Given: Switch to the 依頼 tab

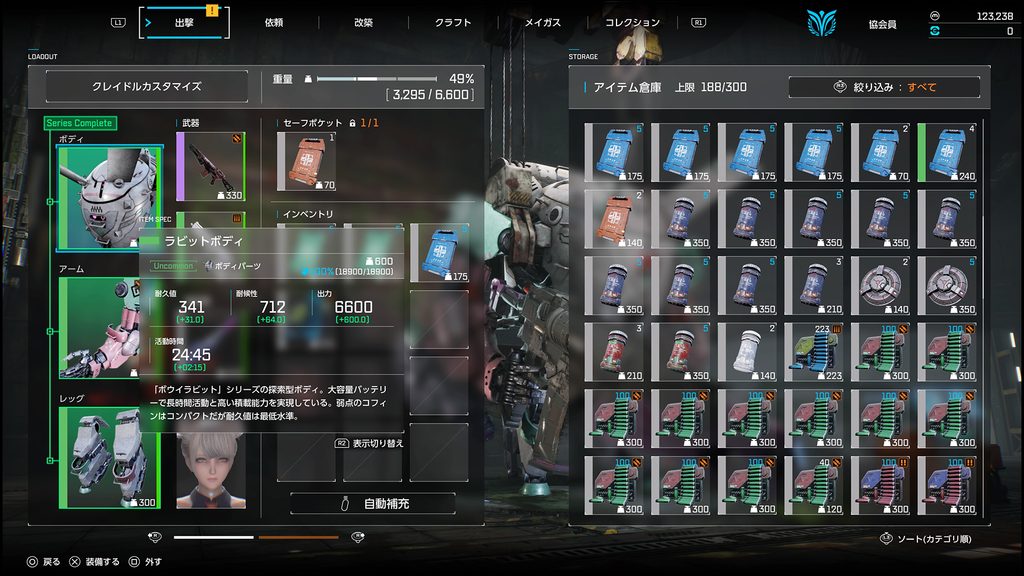Looking at the screenshot, I should (x=274, y=22).
